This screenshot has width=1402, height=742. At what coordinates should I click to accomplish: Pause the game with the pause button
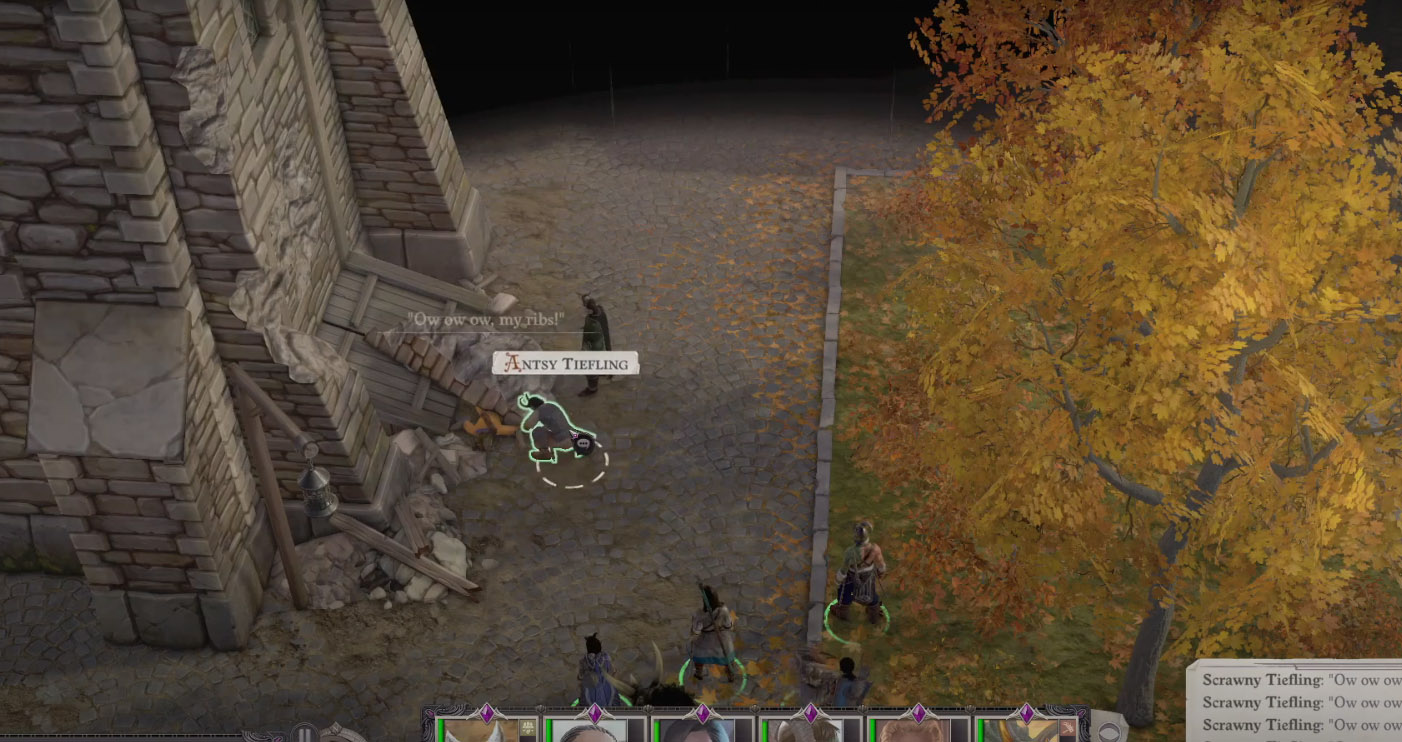[x=303, y=733]
